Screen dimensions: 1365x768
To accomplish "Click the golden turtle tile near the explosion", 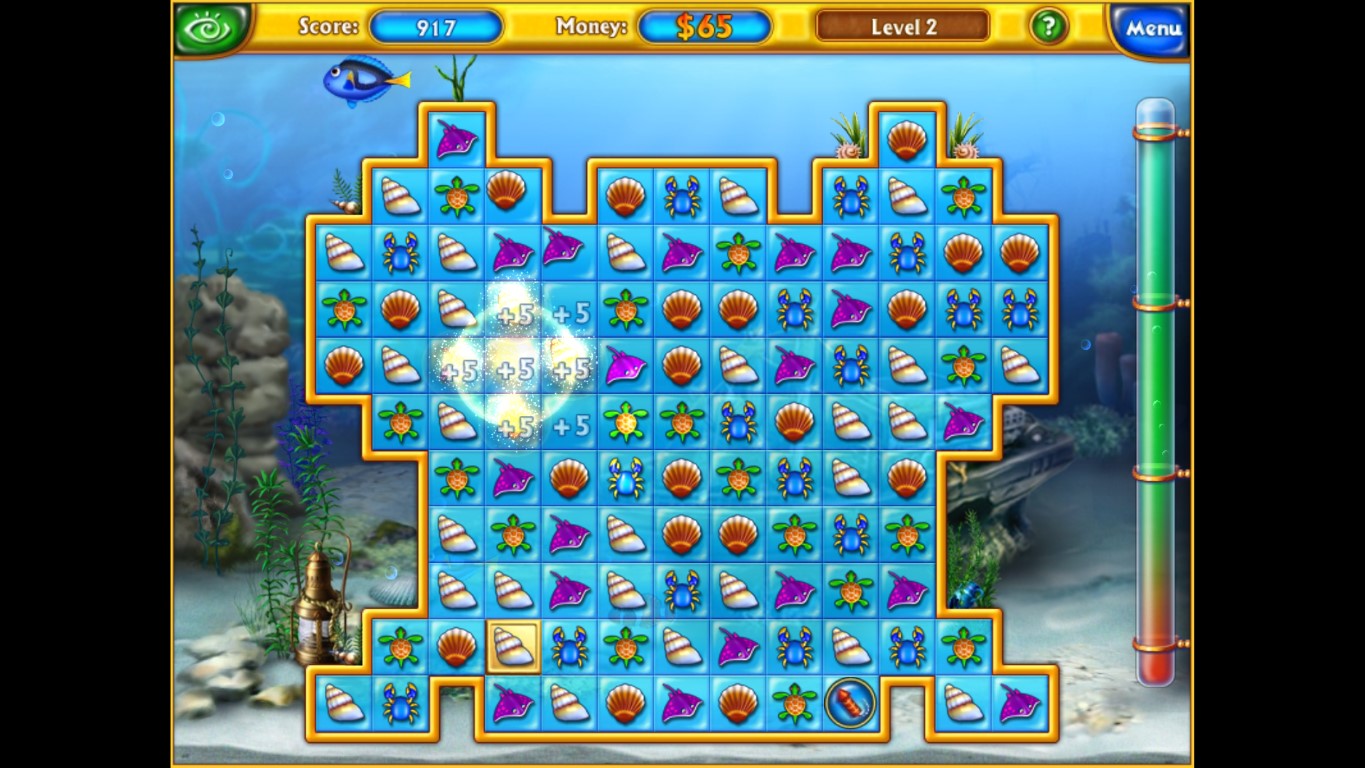I will pos(624,423).
